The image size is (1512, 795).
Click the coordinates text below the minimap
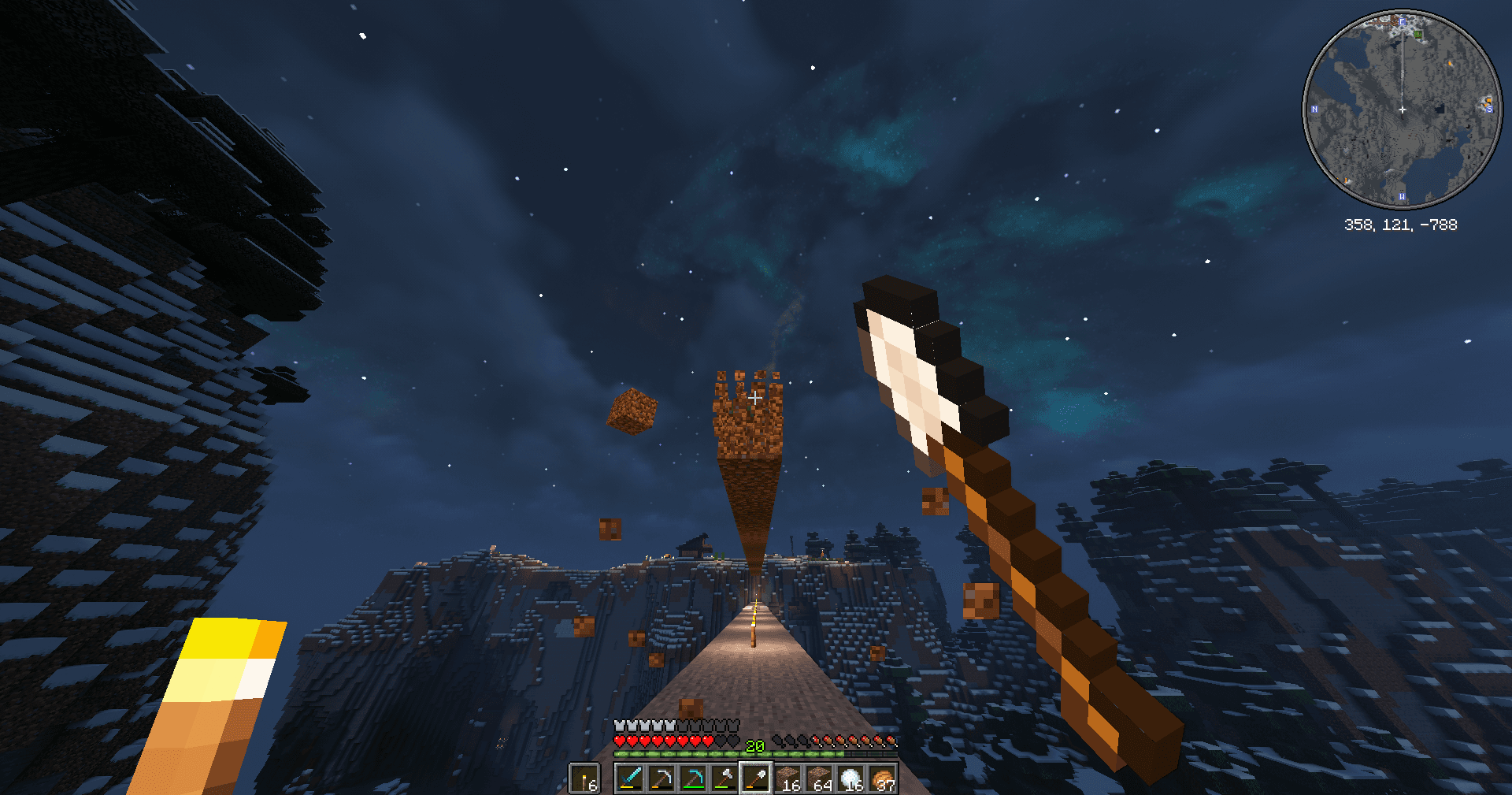pyautogui.click(x=1400, y=224)
